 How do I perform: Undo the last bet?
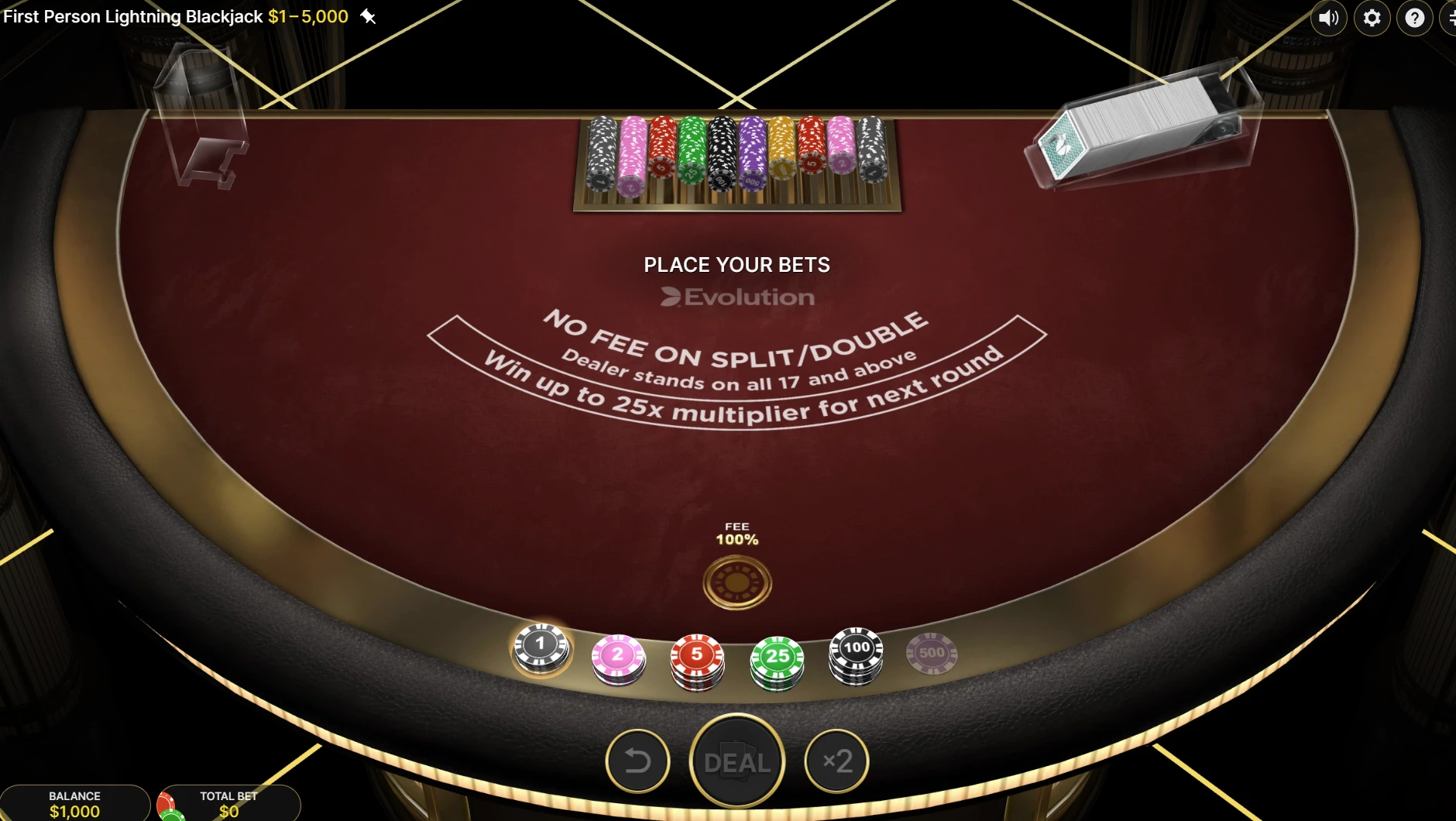click(638, 761)
